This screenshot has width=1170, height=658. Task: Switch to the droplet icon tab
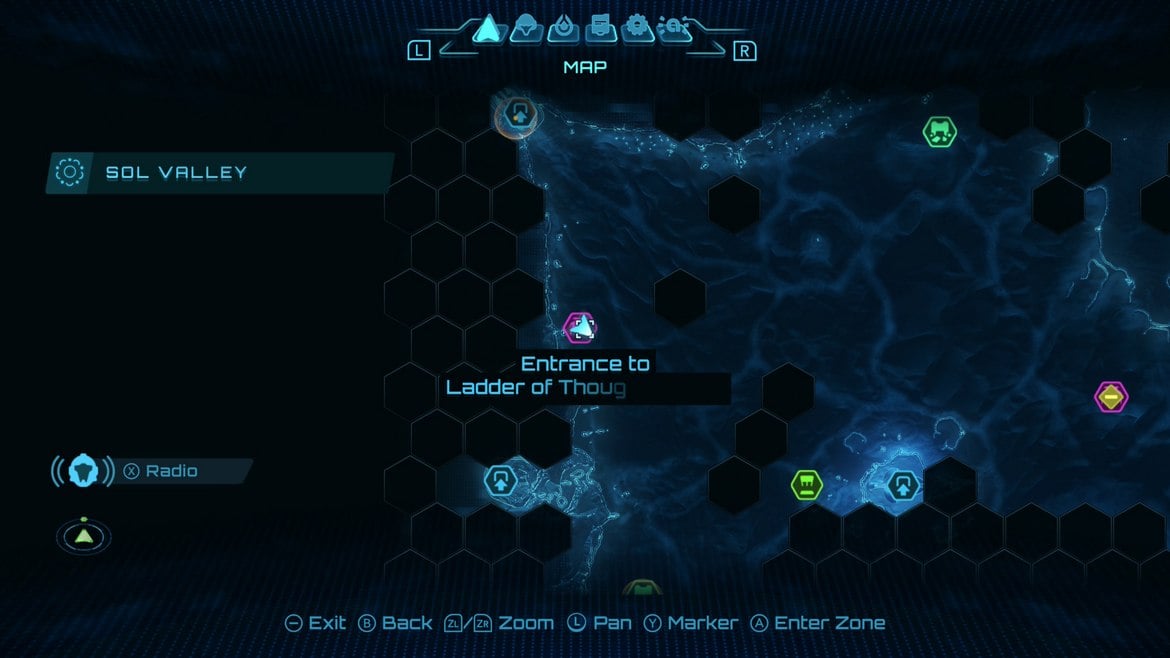point(566,28)
